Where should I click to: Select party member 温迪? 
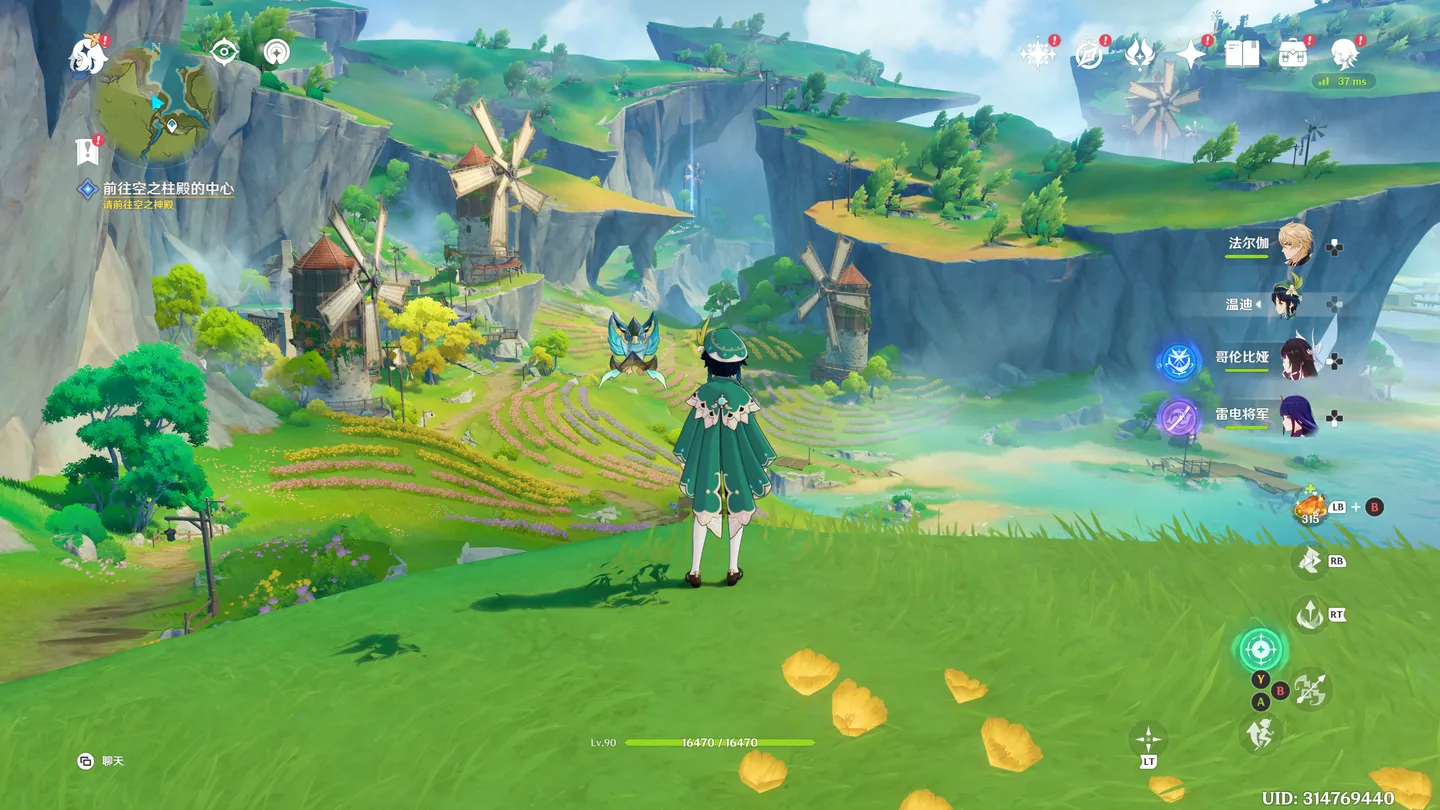pyautogui.click(x=1287, y=302)
